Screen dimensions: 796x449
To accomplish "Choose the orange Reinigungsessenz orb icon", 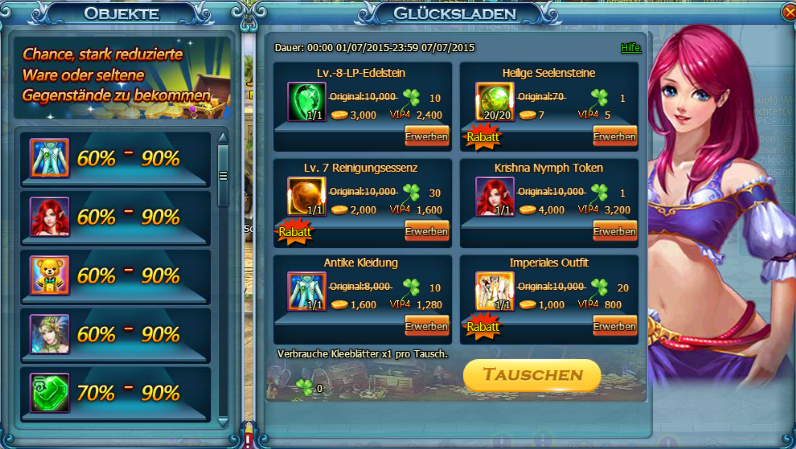I will 305,196.
